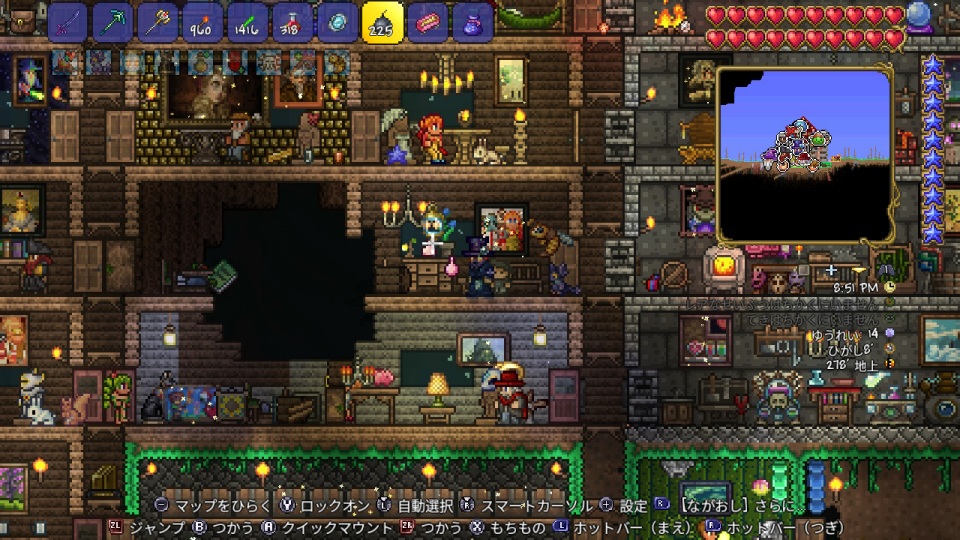The height and width of the screenshot is (540, 960).
Task: Click the highlighted bomb slot with 225
Action: pyautogui.click(x=382, y=21)
